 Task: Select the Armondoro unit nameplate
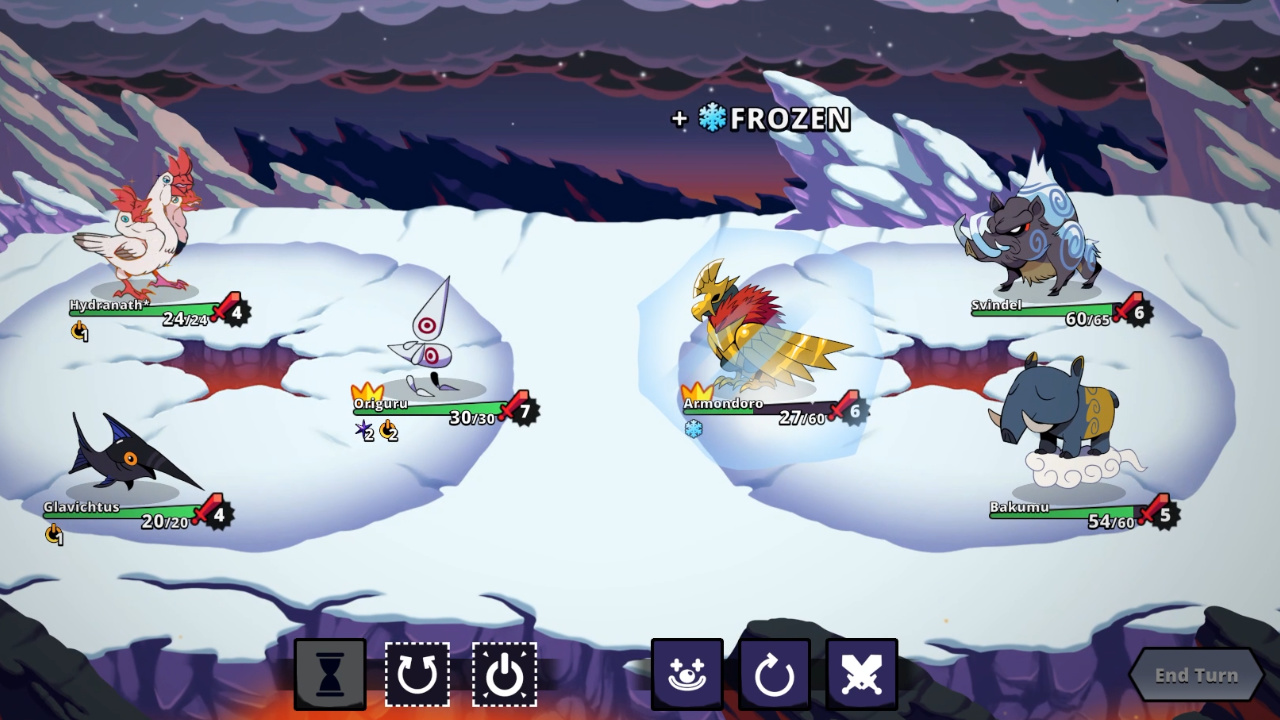[x=723, y=404]
